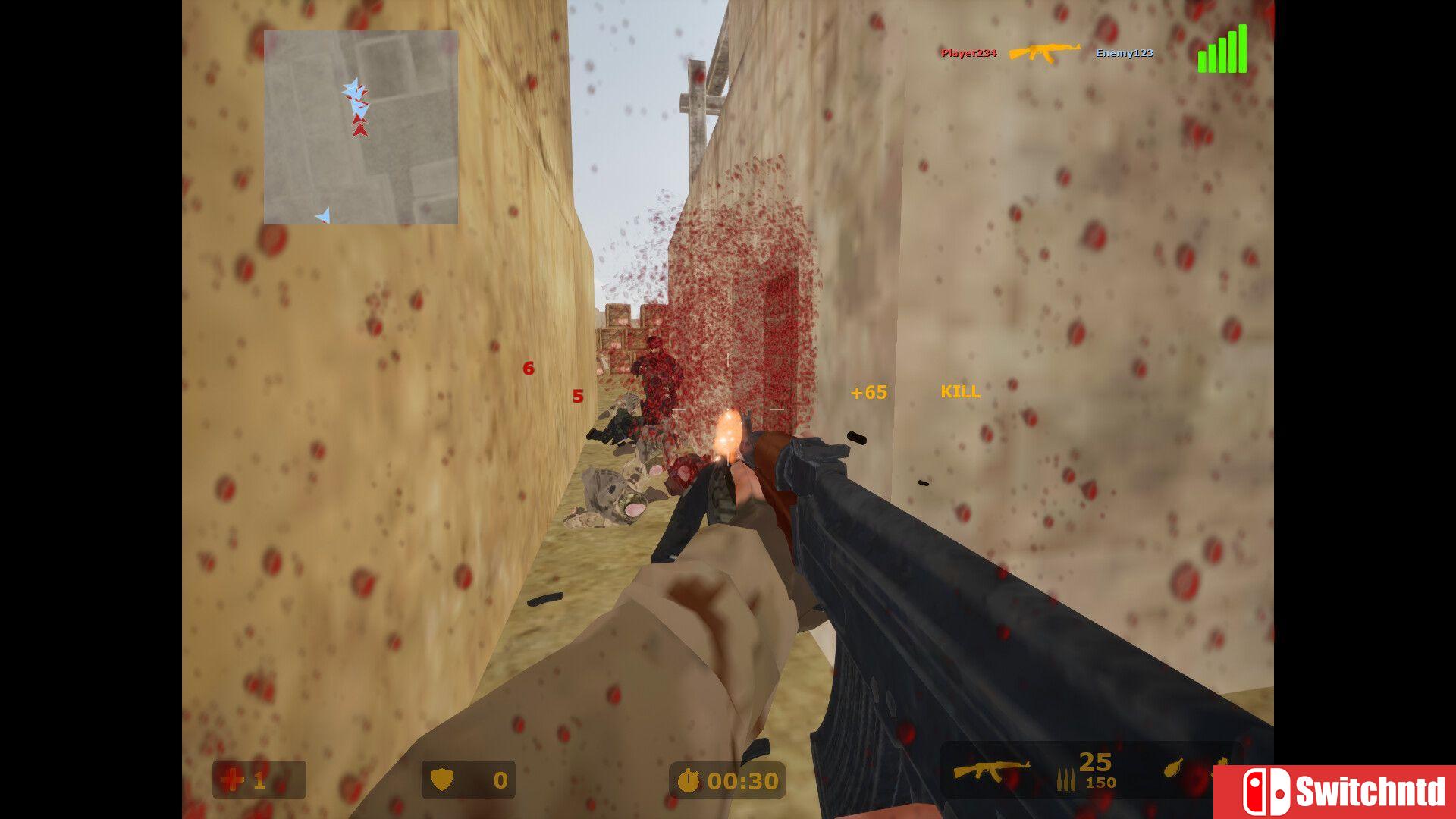The image size is (1456, 819).
Task: Select the grenade icon in the weapon bar
Action: pyautogui.click(x=1175, y=767)
